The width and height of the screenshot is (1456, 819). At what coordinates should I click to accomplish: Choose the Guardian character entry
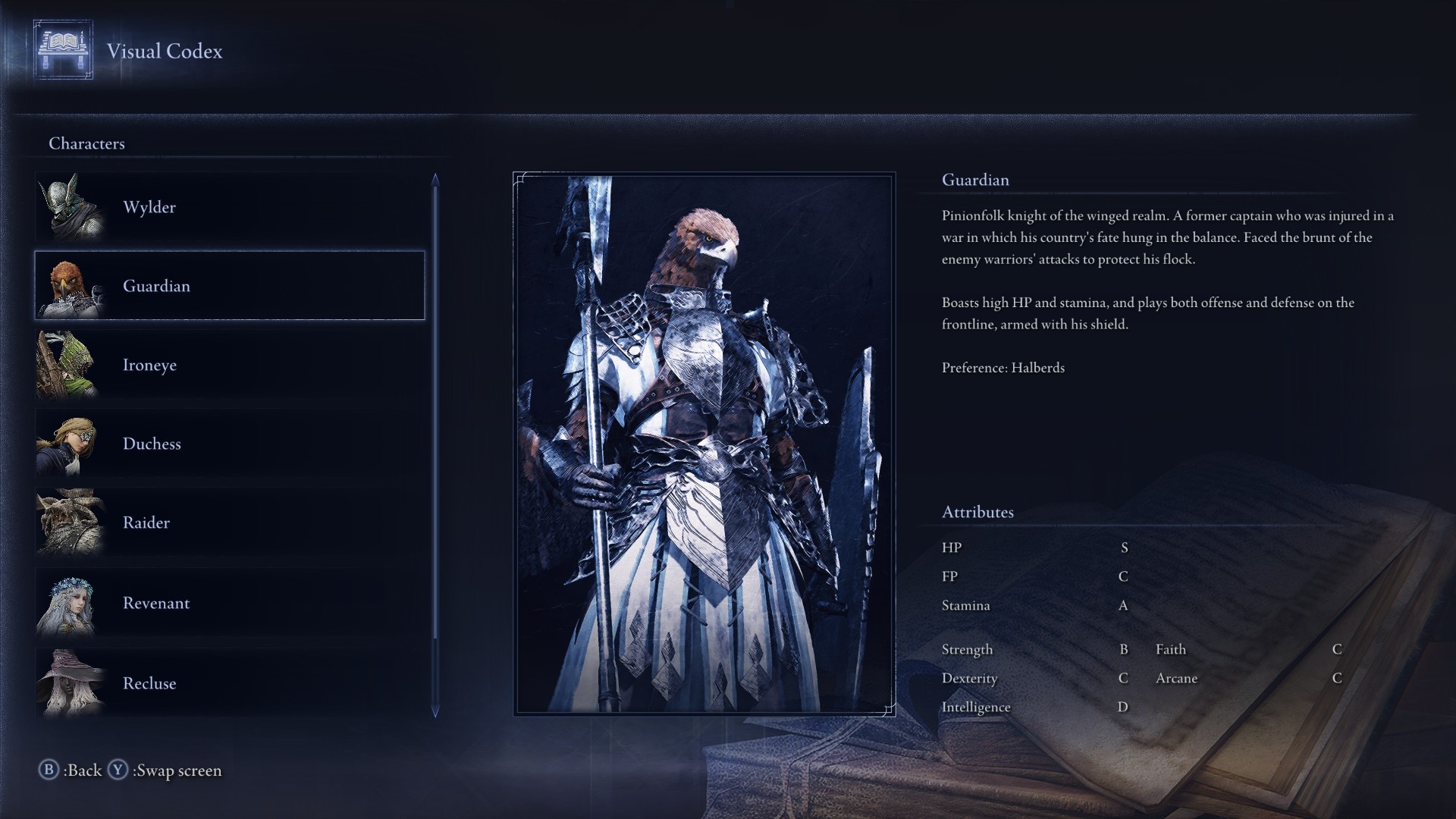click(227, 286)
